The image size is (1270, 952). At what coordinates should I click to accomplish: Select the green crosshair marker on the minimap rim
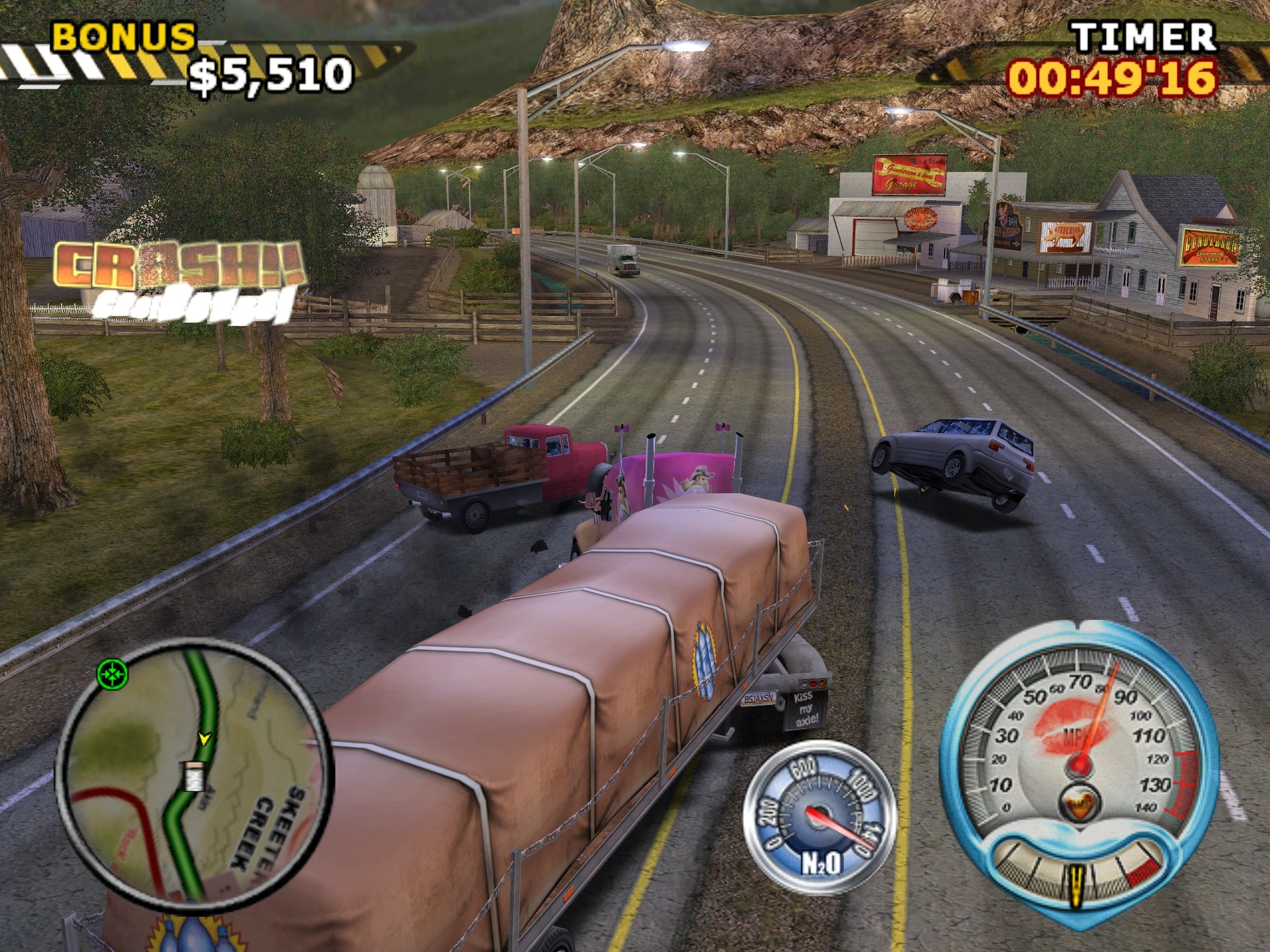(x=112, y=674)
